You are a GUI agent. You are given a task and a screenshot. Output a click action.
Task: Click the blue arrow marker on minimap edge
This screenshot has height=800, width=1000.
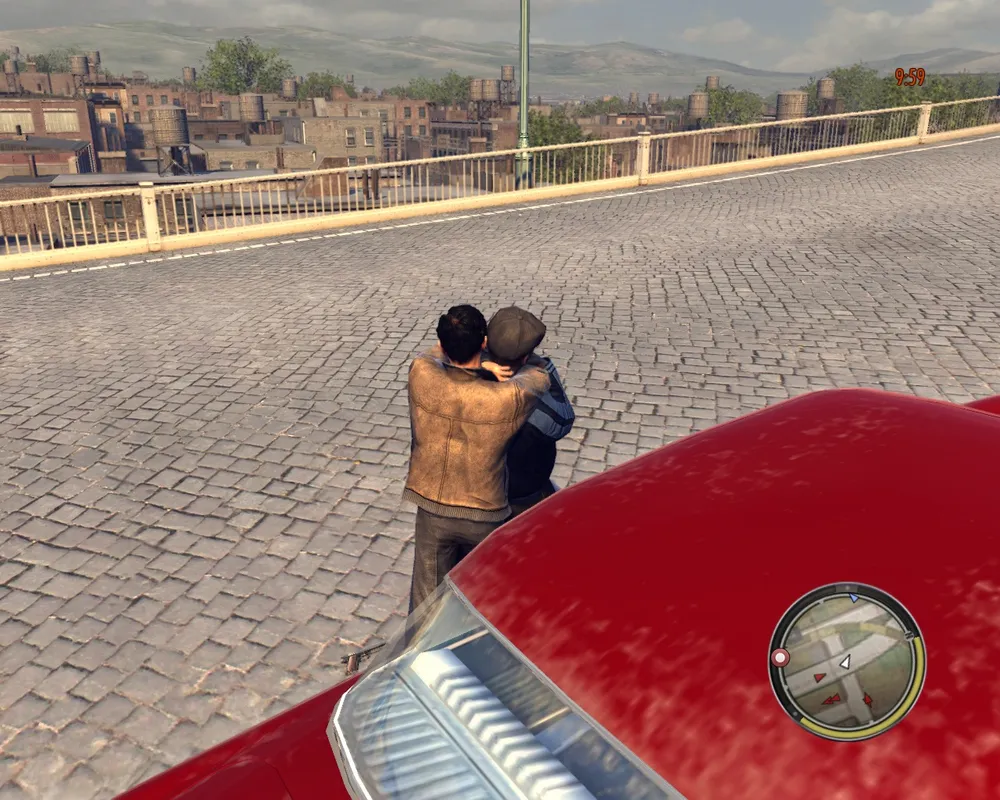click(852, 598)
